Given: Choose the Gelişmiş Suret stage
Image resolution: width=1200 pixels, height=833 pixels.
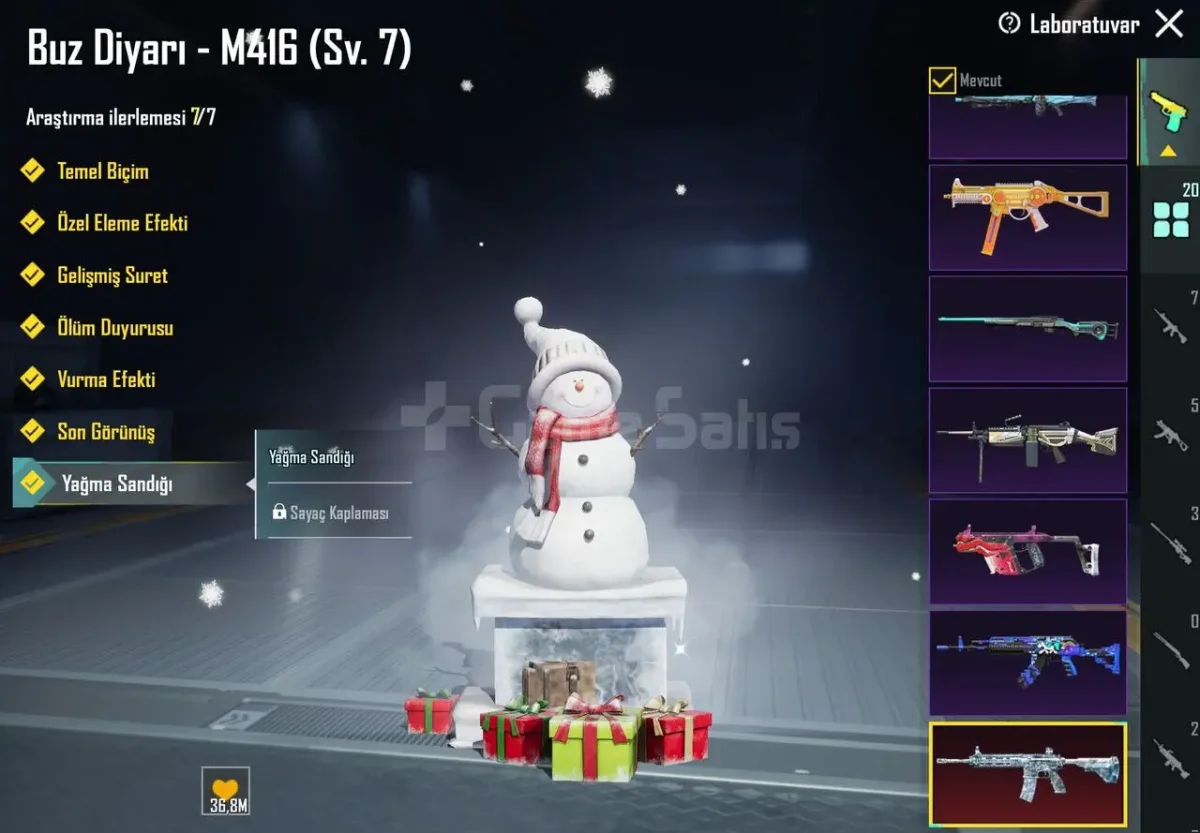Looking at the screenshot, I should (112, 275).
